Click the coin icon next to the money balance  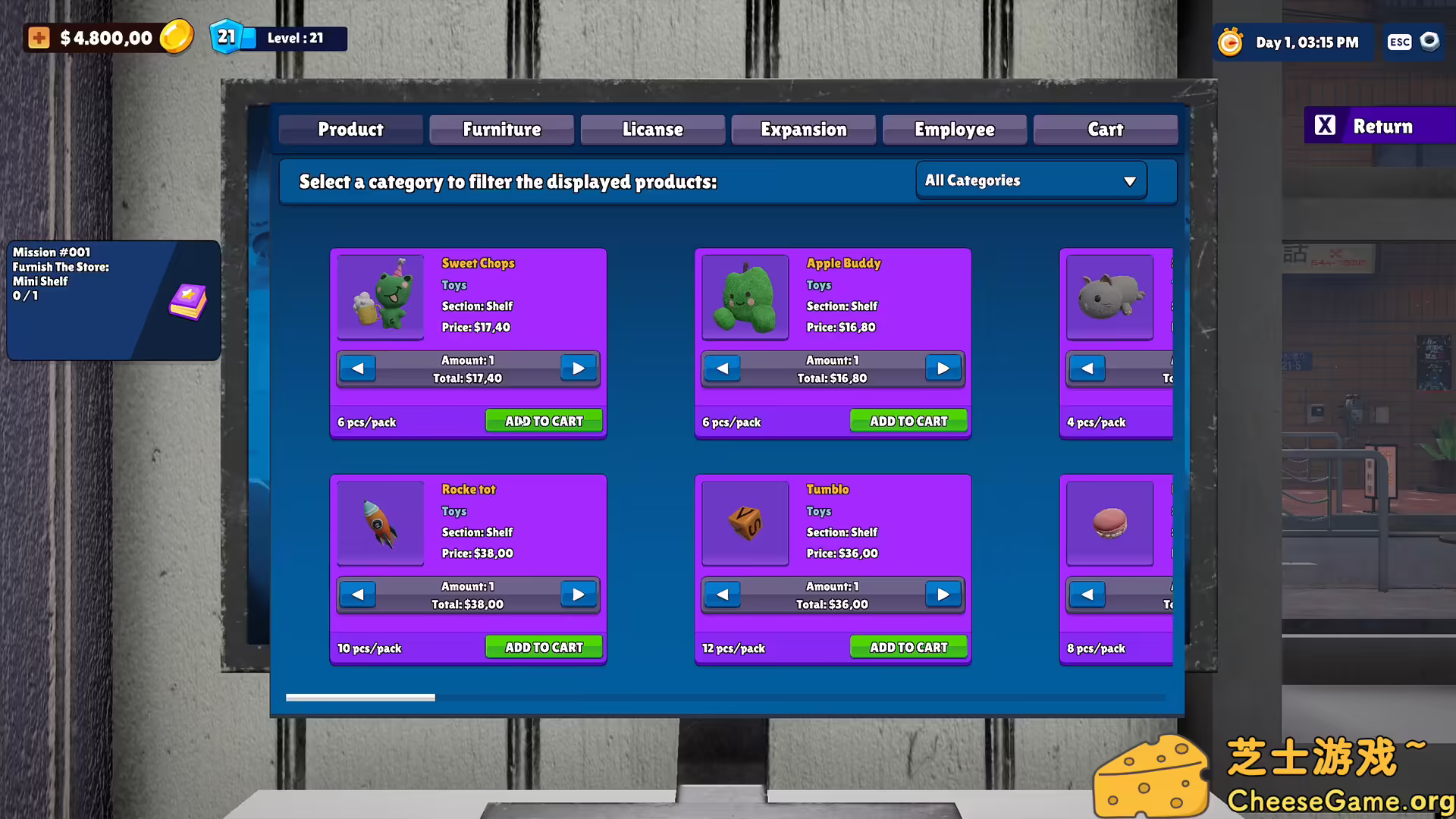(x=177, y=36)
